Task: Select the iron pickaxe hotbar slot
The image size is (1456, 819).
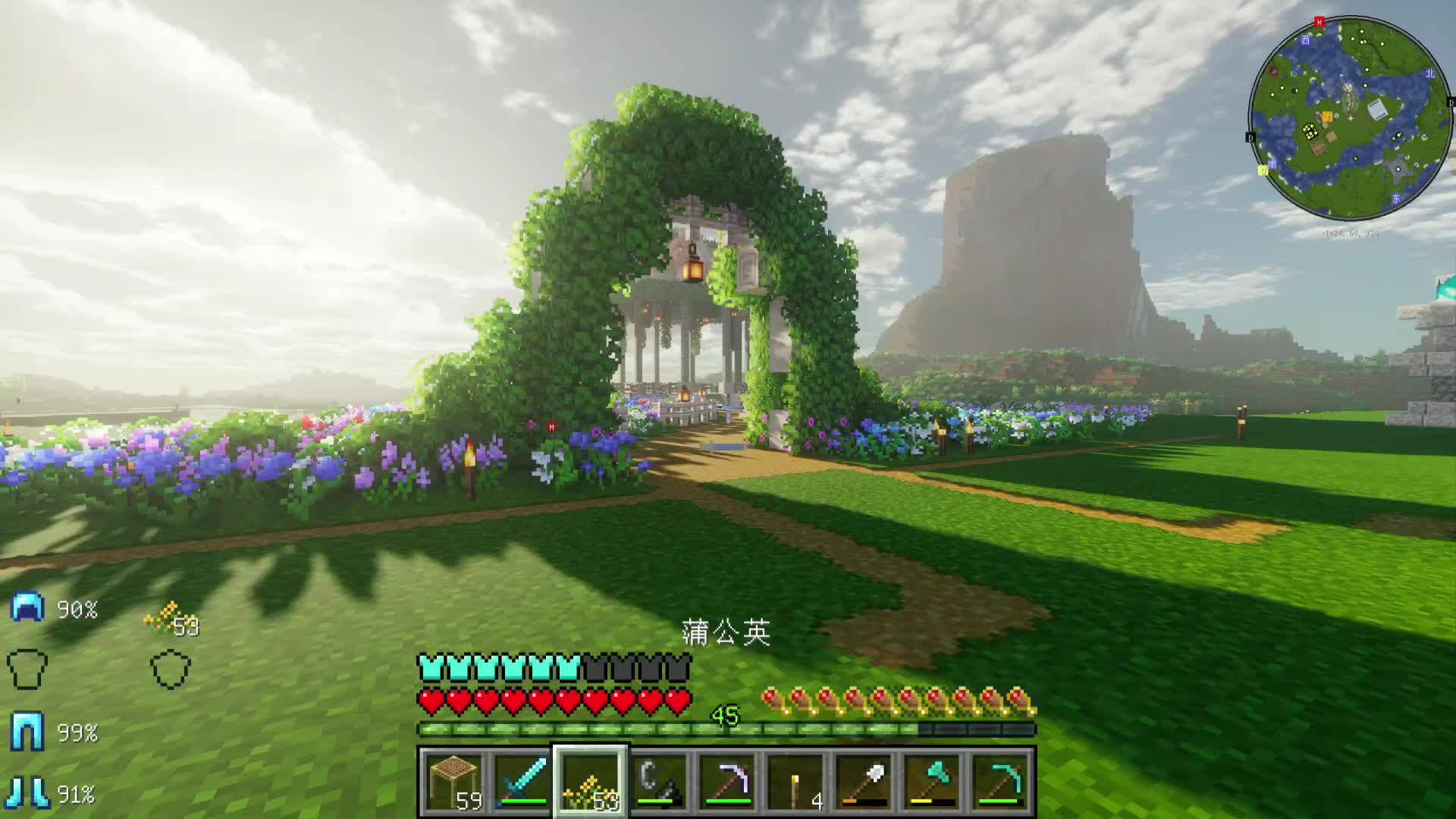Action: 726,781
